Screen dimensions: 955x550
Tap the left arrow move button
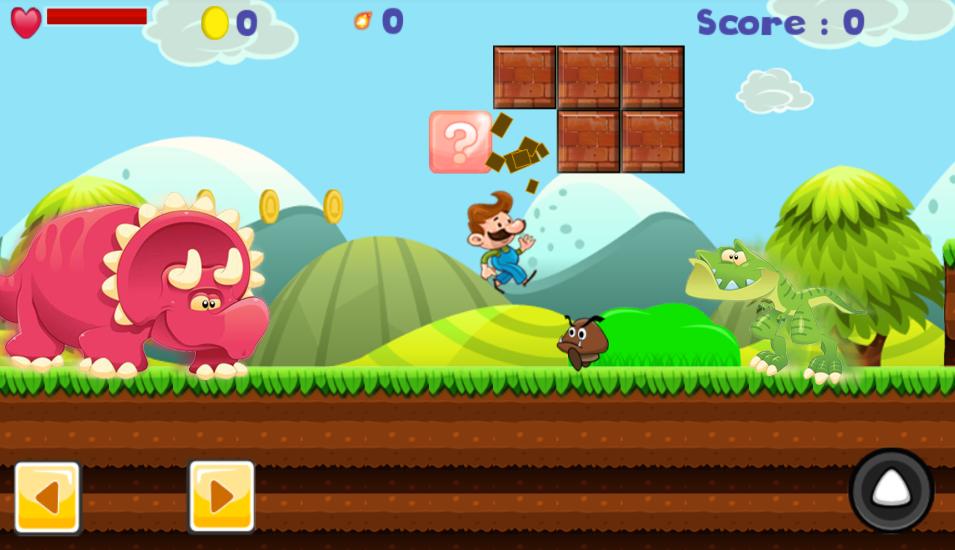(47, 497)
